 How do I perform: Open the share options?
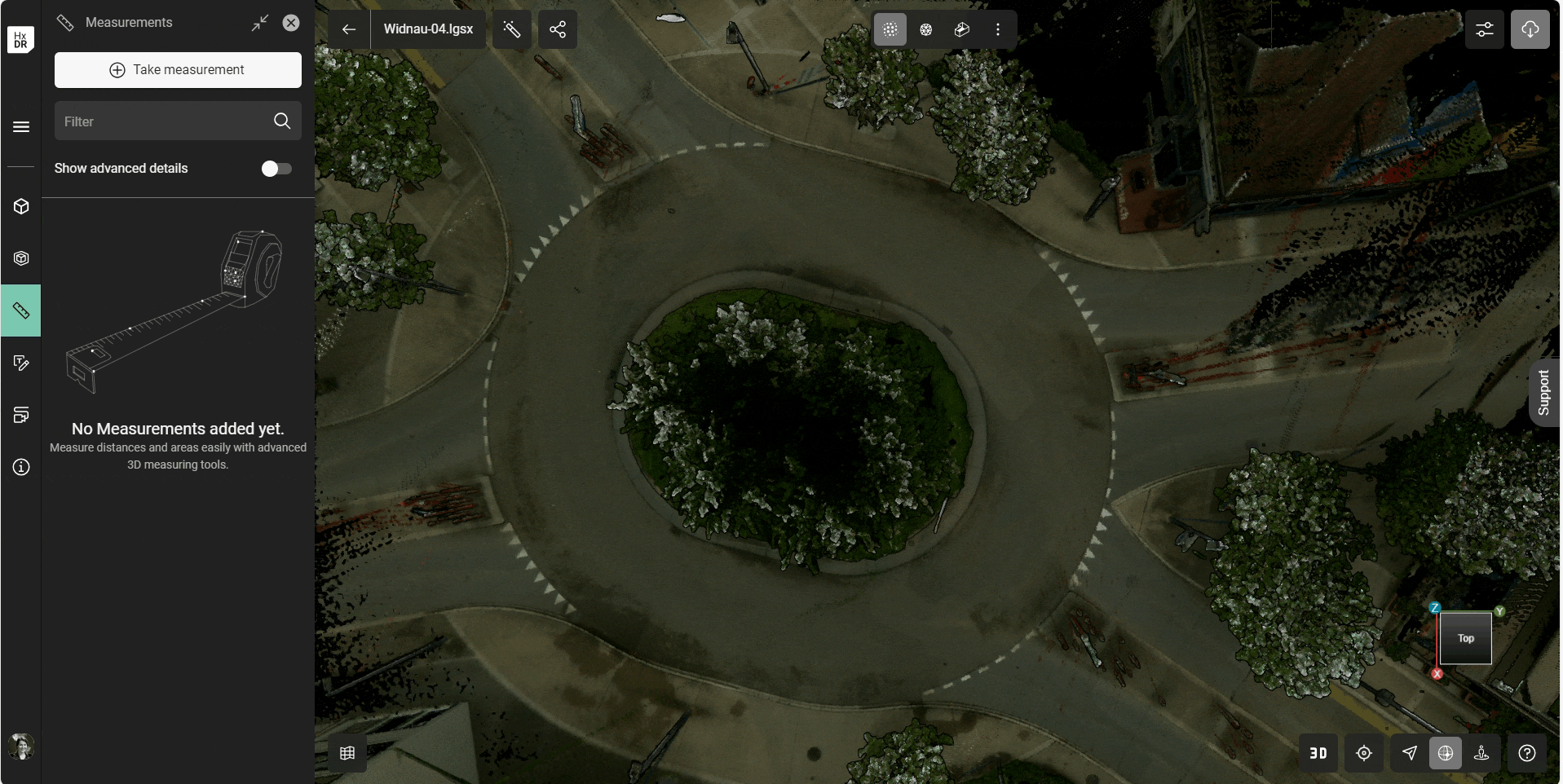pos(558,29)
